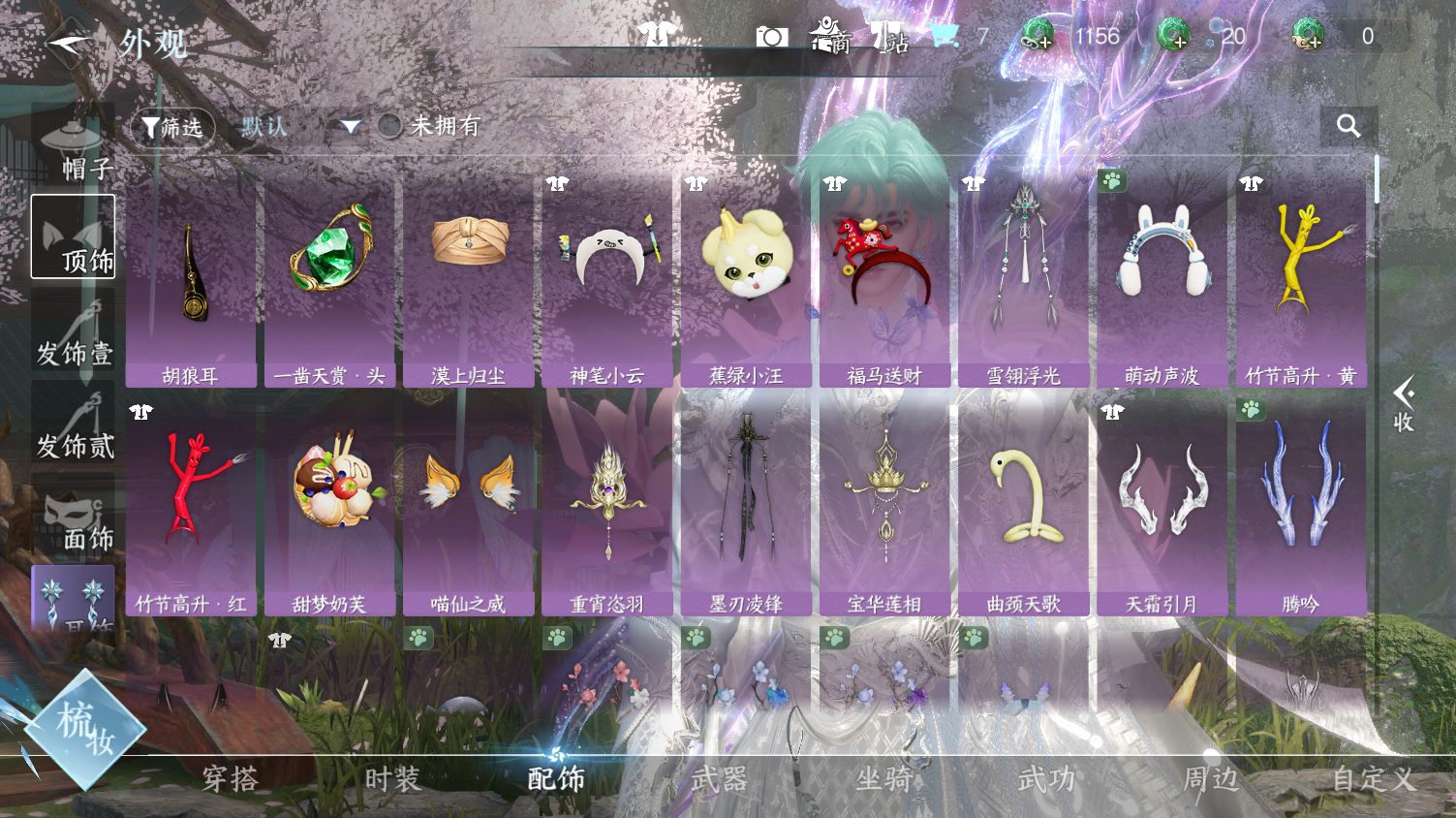The height and width of the screenshot is (818, 1456).
Task: Switch to the 帽子 category
Action: click(x=74, y=147)
